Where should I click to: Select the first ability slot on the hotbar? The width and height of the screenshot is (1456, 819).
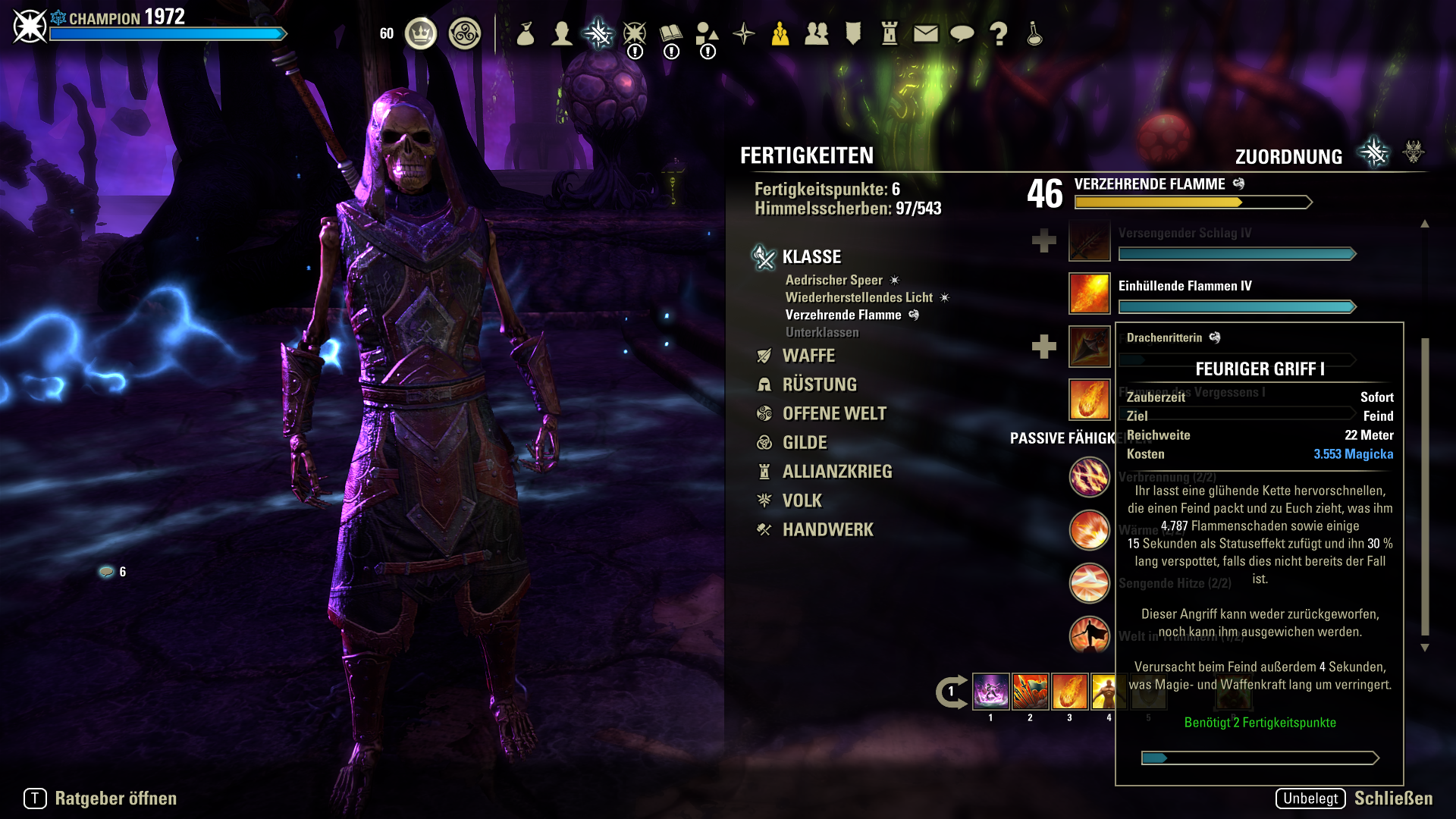point(990,692)
